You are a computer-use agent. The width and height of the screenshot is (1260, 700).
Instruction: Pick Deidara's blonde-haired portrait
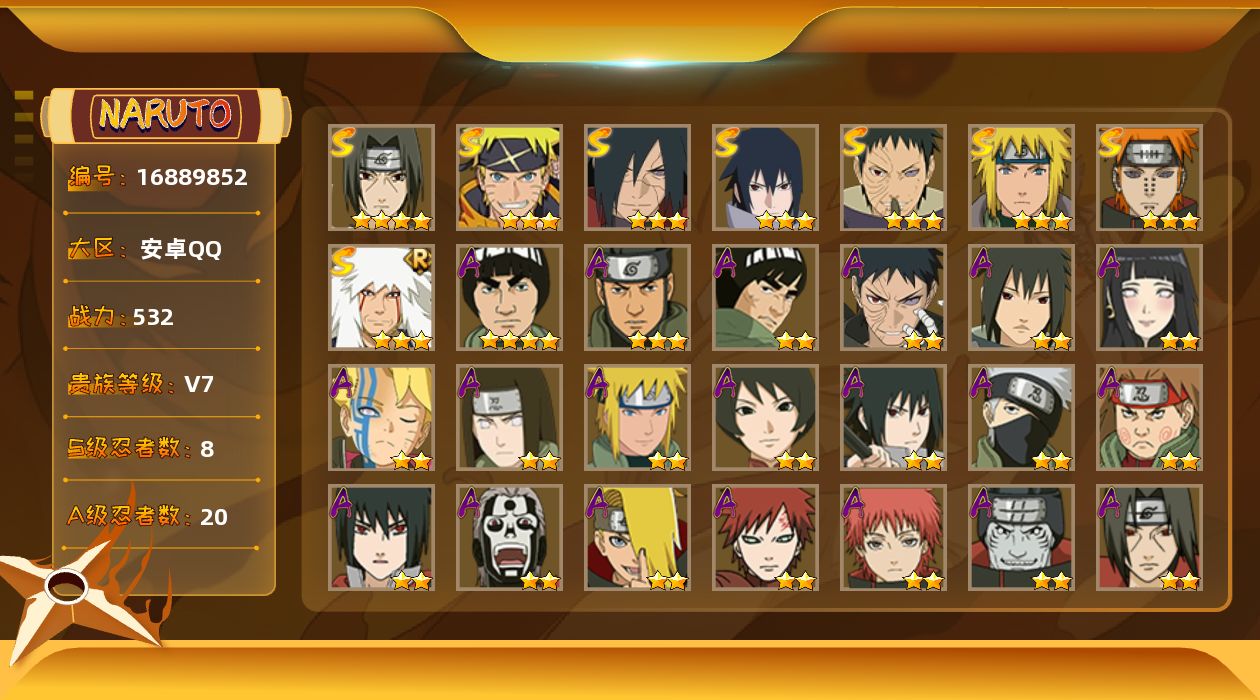[637, 538]
